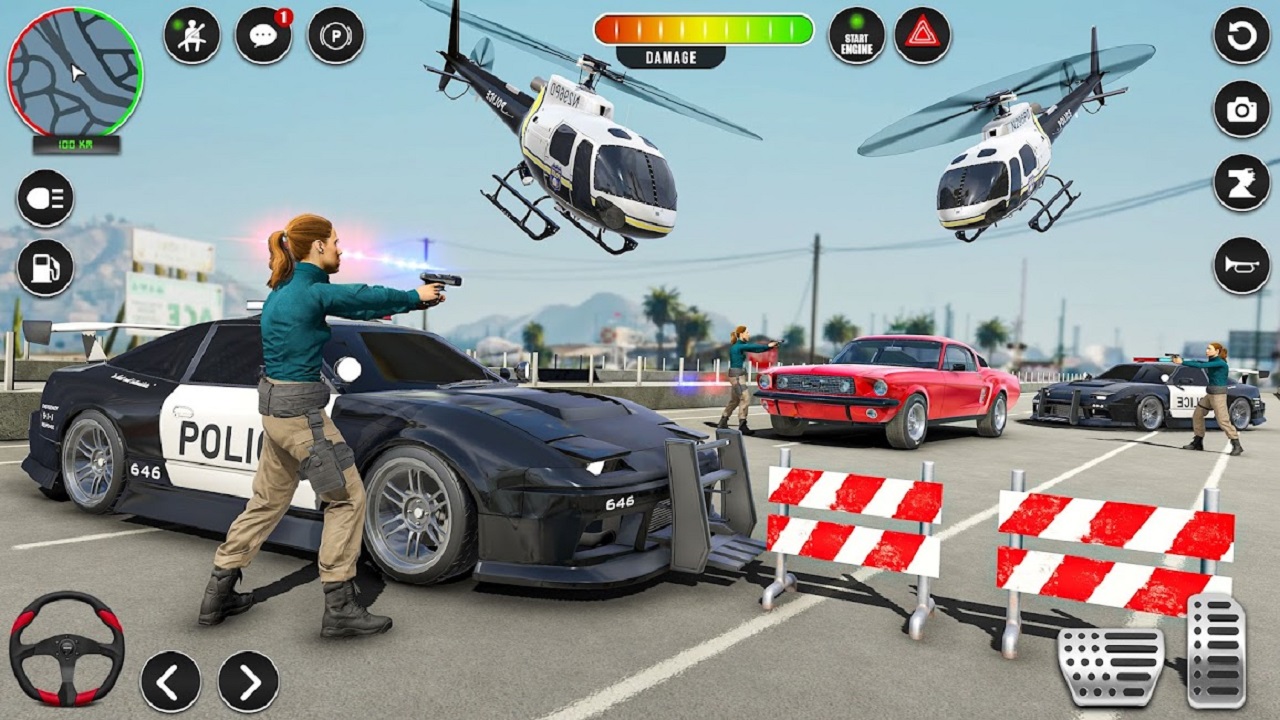Image resolution: width=1280 pixels, height=720 pixels.
Task: Activate the parking mode icon
Action: tap(335, 33)
